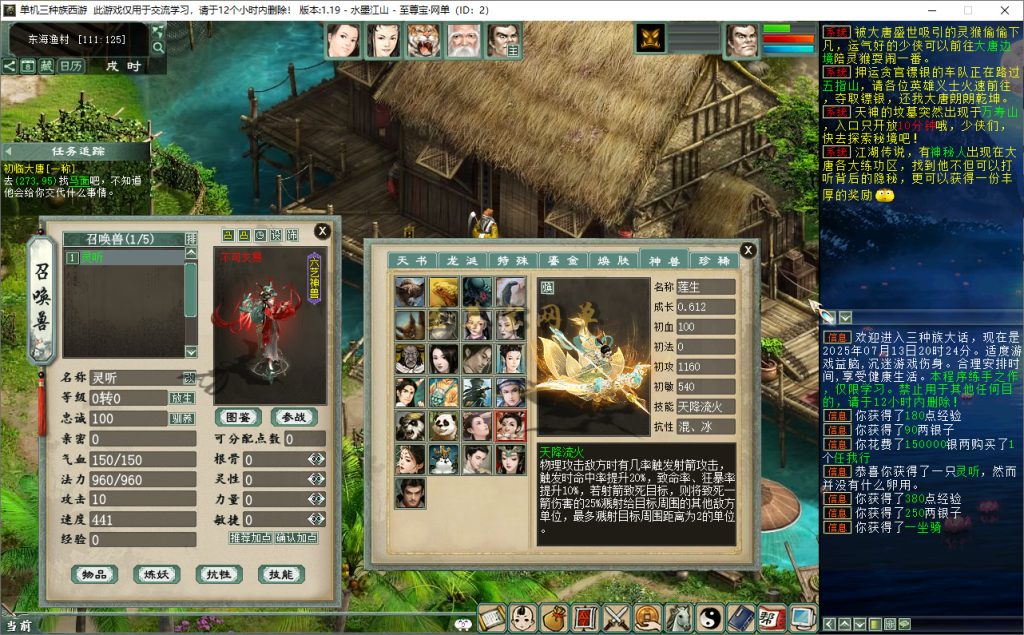Click the yin-yang icon in bottom bar
1024x635 pixels.
[709, 618]
